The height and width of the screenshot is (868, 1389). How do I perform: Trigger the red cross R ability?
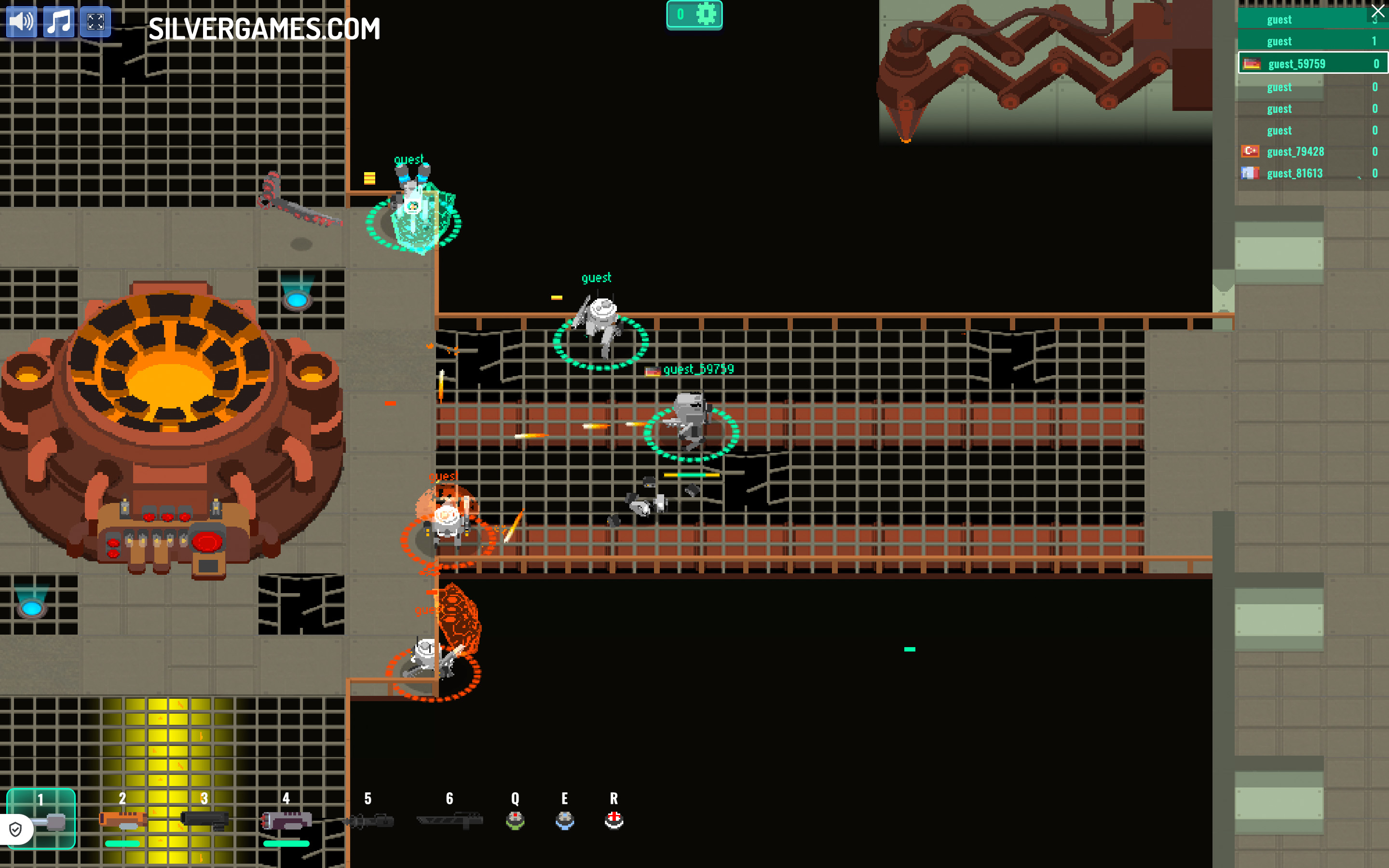[x=613, y=820]
